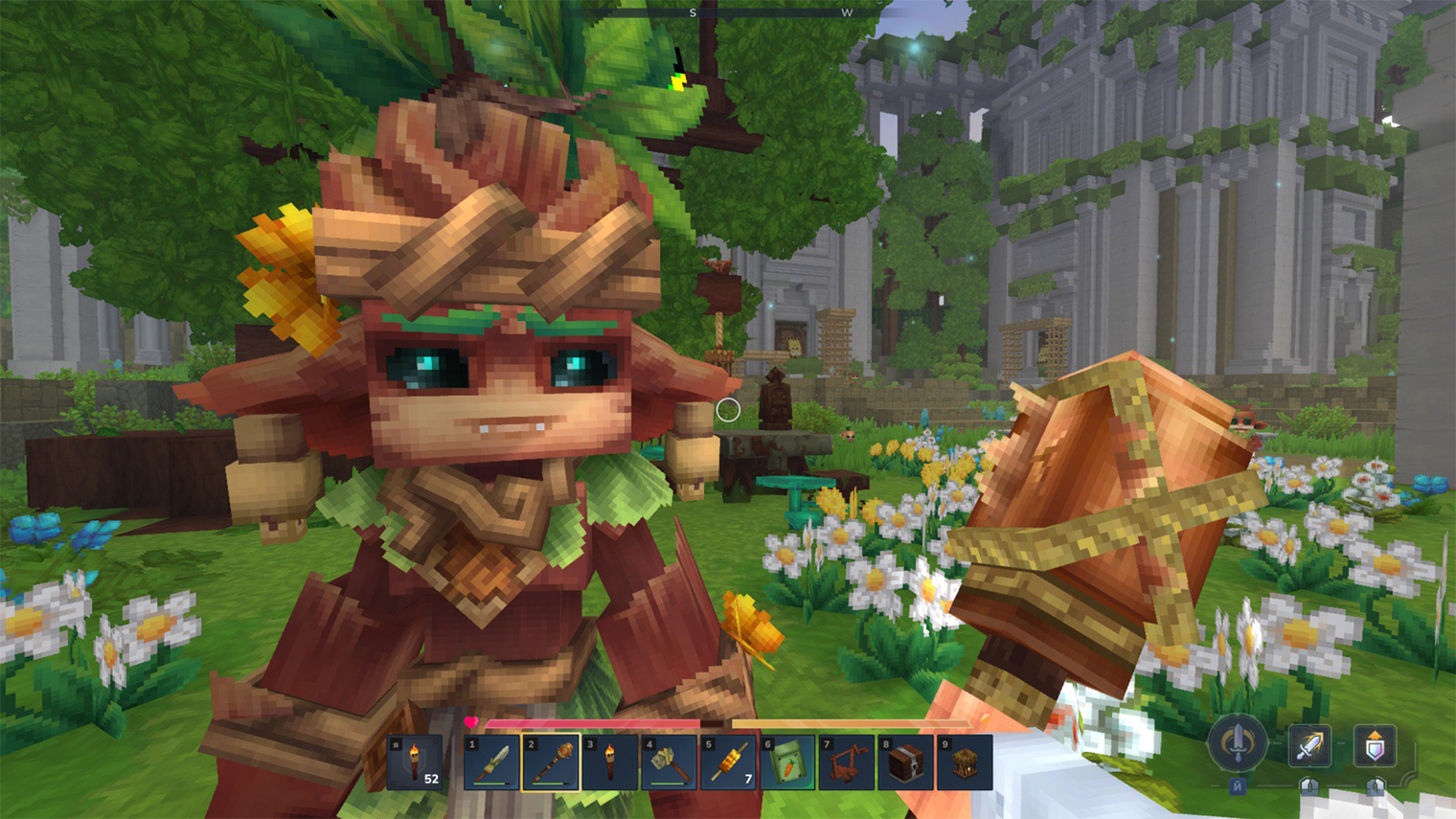
Task: Select the dagger in hotbar slot 1
Action: [491, 762]
